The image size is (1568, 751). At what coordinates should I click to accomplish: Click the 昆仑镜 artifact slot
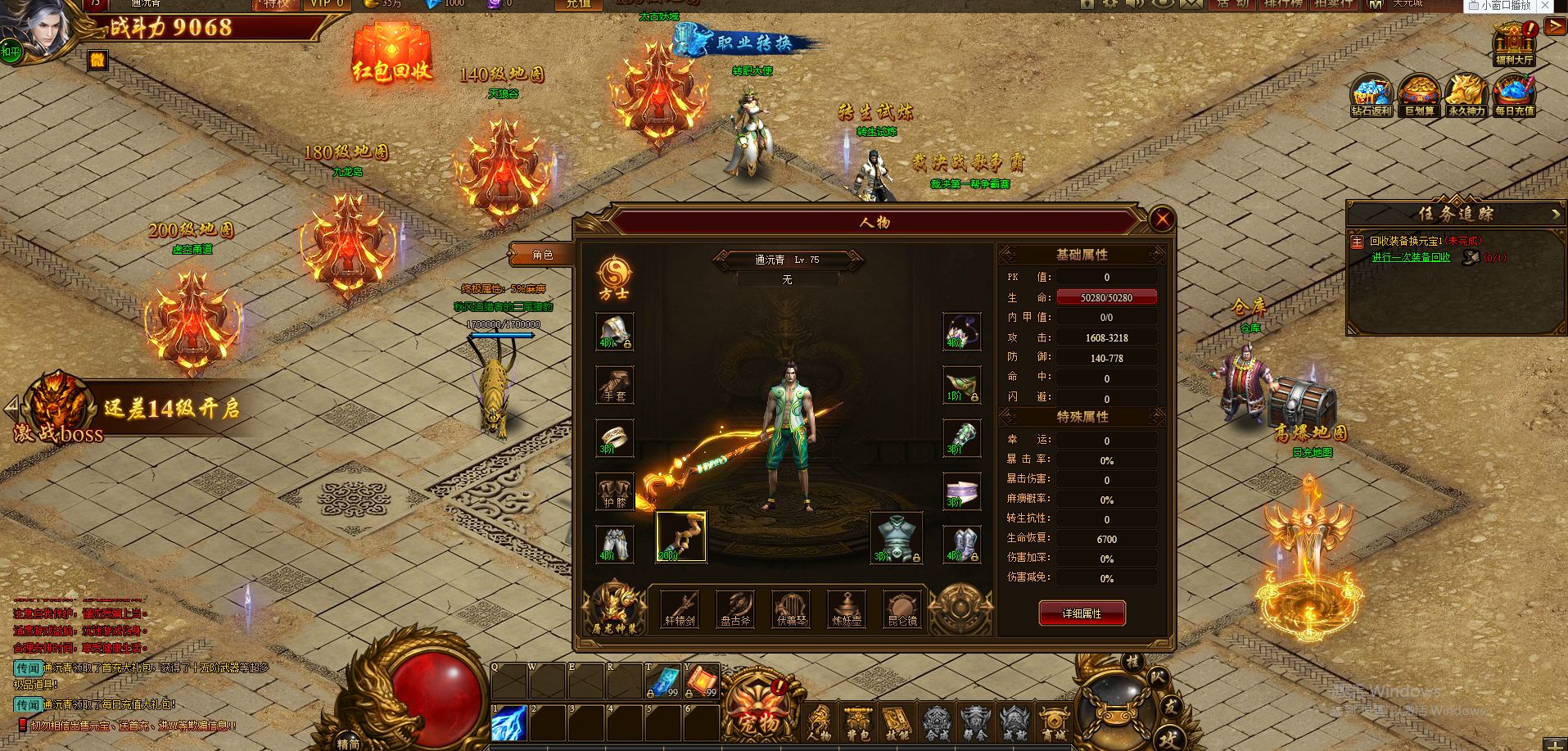pos(902,609)
